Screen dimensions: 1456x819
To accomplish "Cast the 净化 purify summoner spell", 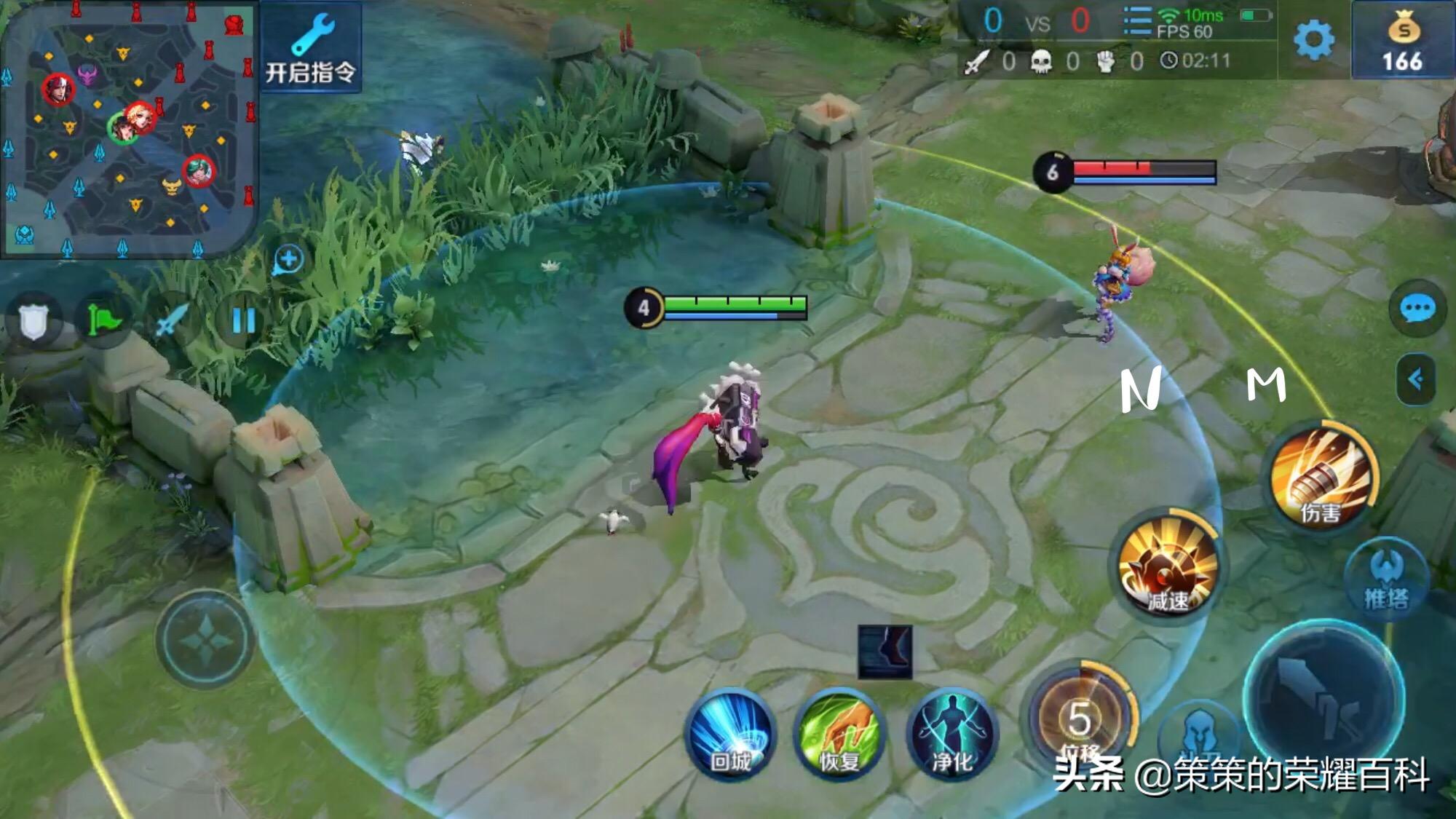I will point(952,734).
